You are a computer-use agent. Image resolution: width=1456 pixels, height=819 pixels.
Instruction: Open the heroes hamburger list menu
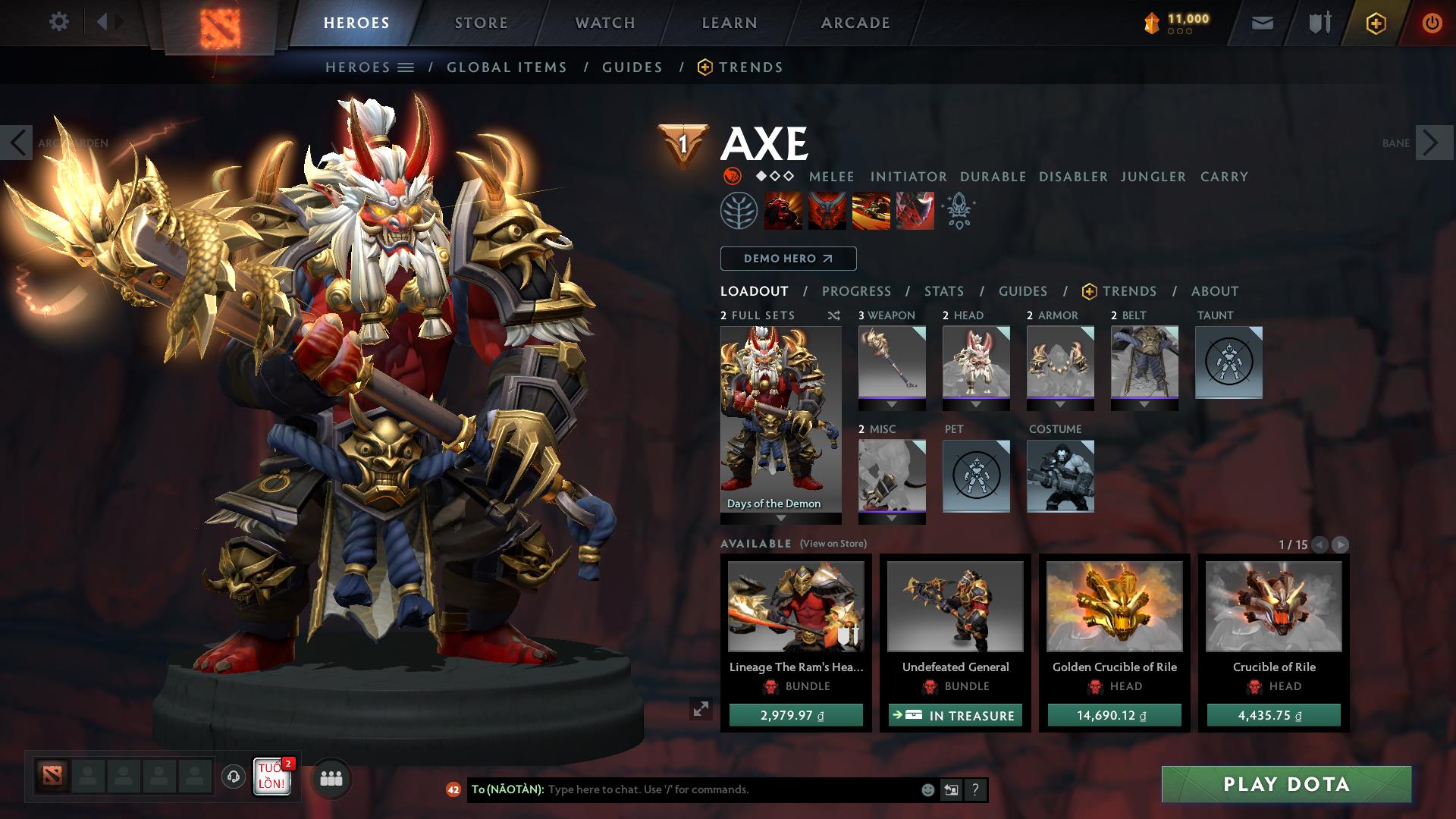coord(406,67)
